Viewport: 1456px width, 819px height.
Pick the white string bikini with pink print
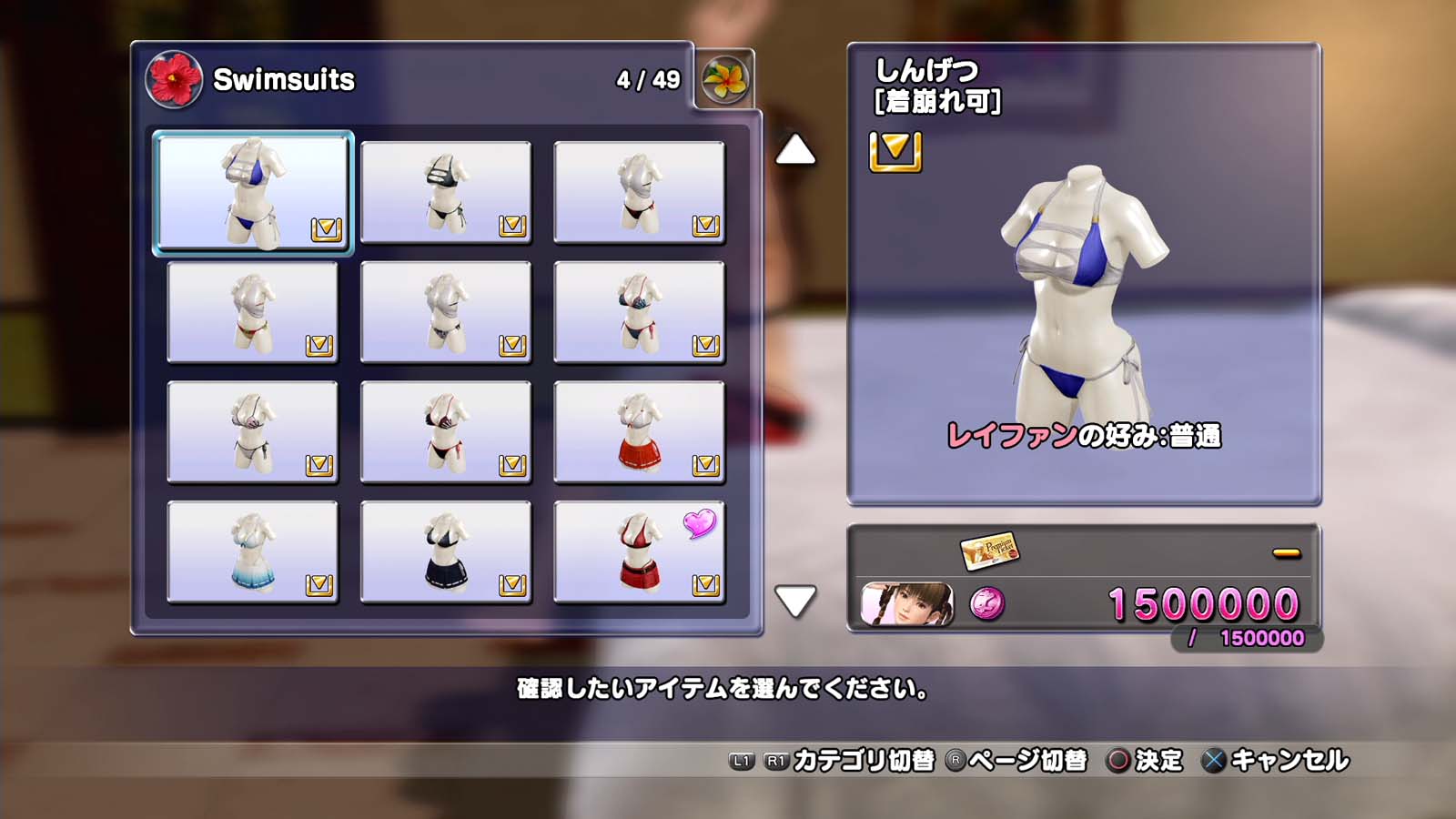(253, 432)
